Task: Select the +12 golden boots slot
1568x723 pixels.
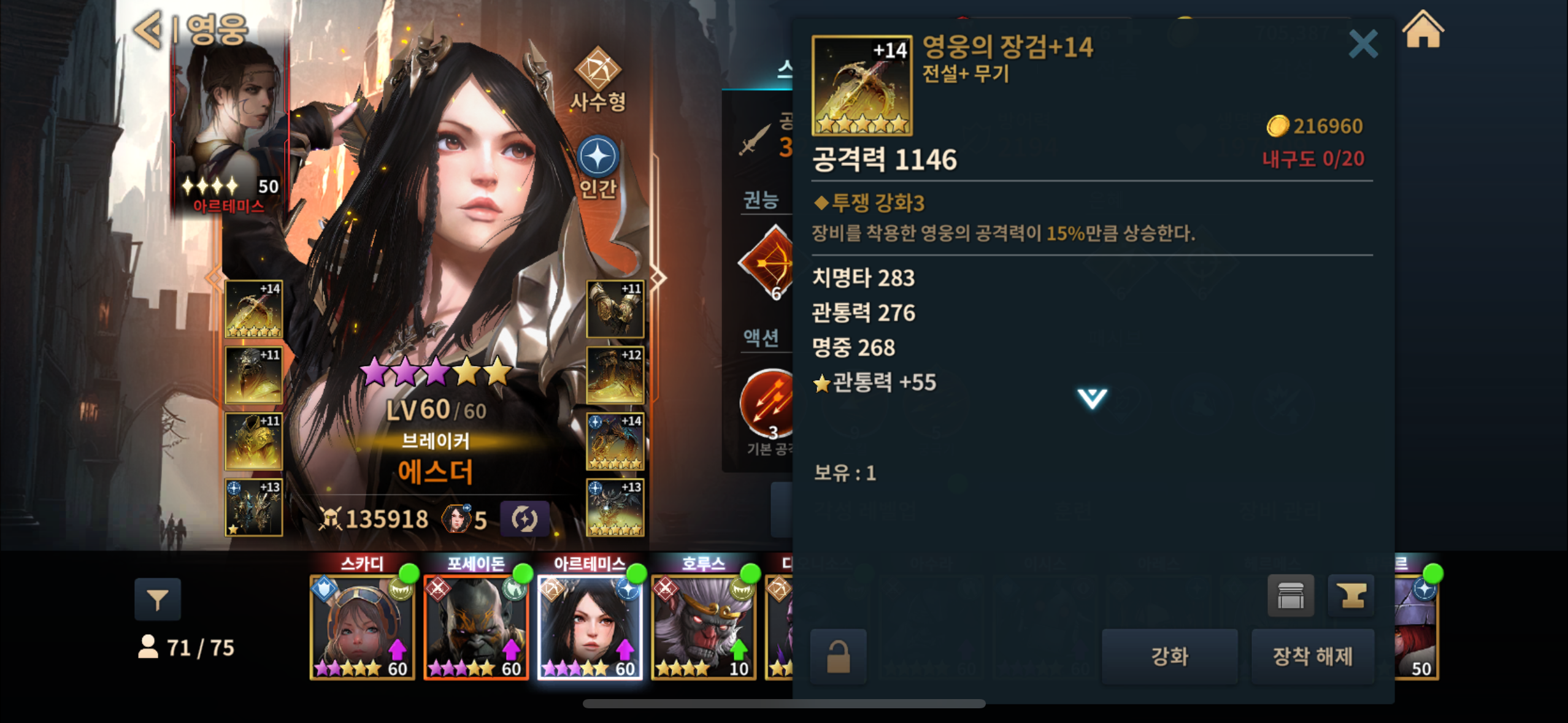Action: pyautogui.click(x=615, y=375)
